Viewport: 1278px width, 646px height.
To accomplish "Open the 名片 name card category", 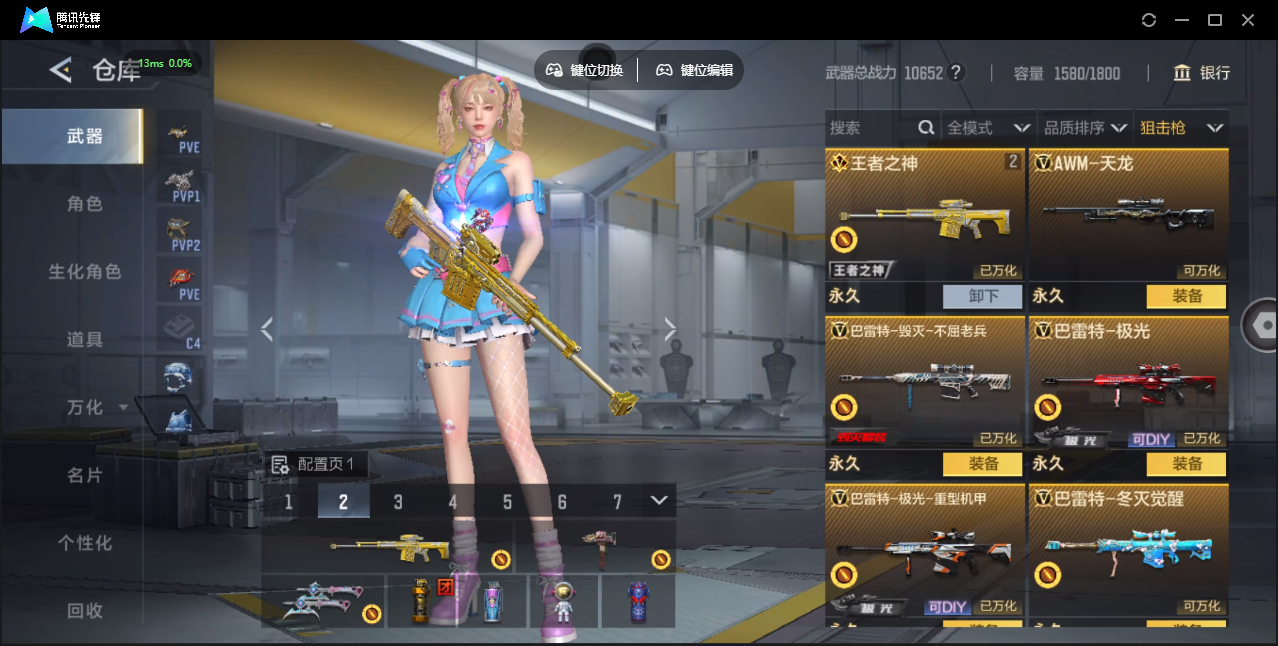I will 85,475.
